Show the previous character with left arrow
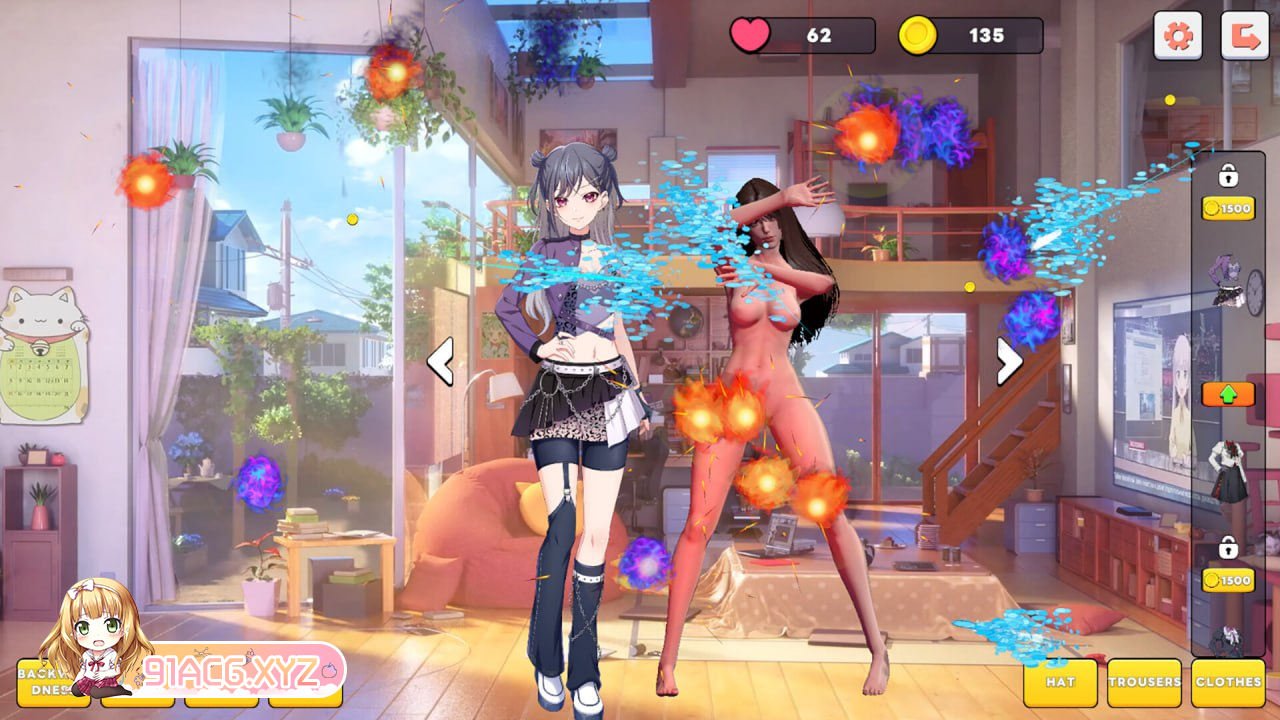1280x720 pixels. (x=441, y=361)
